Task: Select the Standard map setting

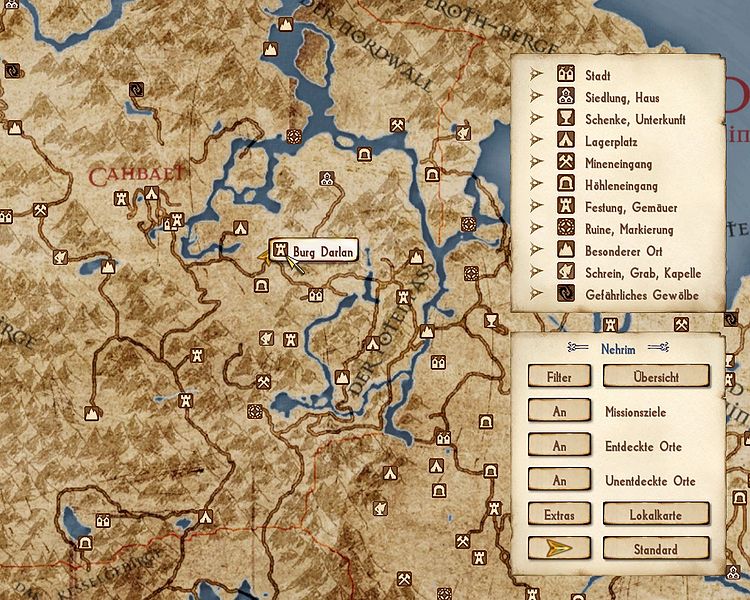Action: [x=655, y=549]
